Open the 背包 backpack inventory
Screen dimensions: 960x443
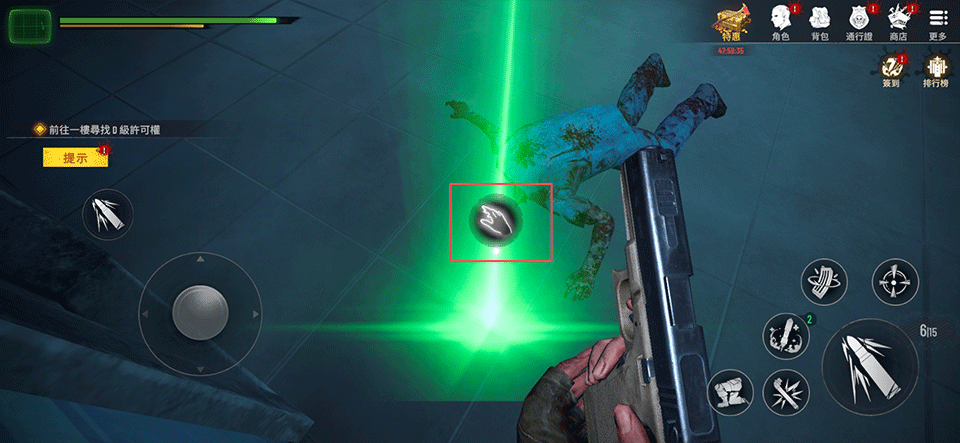(x=819, y=22)
